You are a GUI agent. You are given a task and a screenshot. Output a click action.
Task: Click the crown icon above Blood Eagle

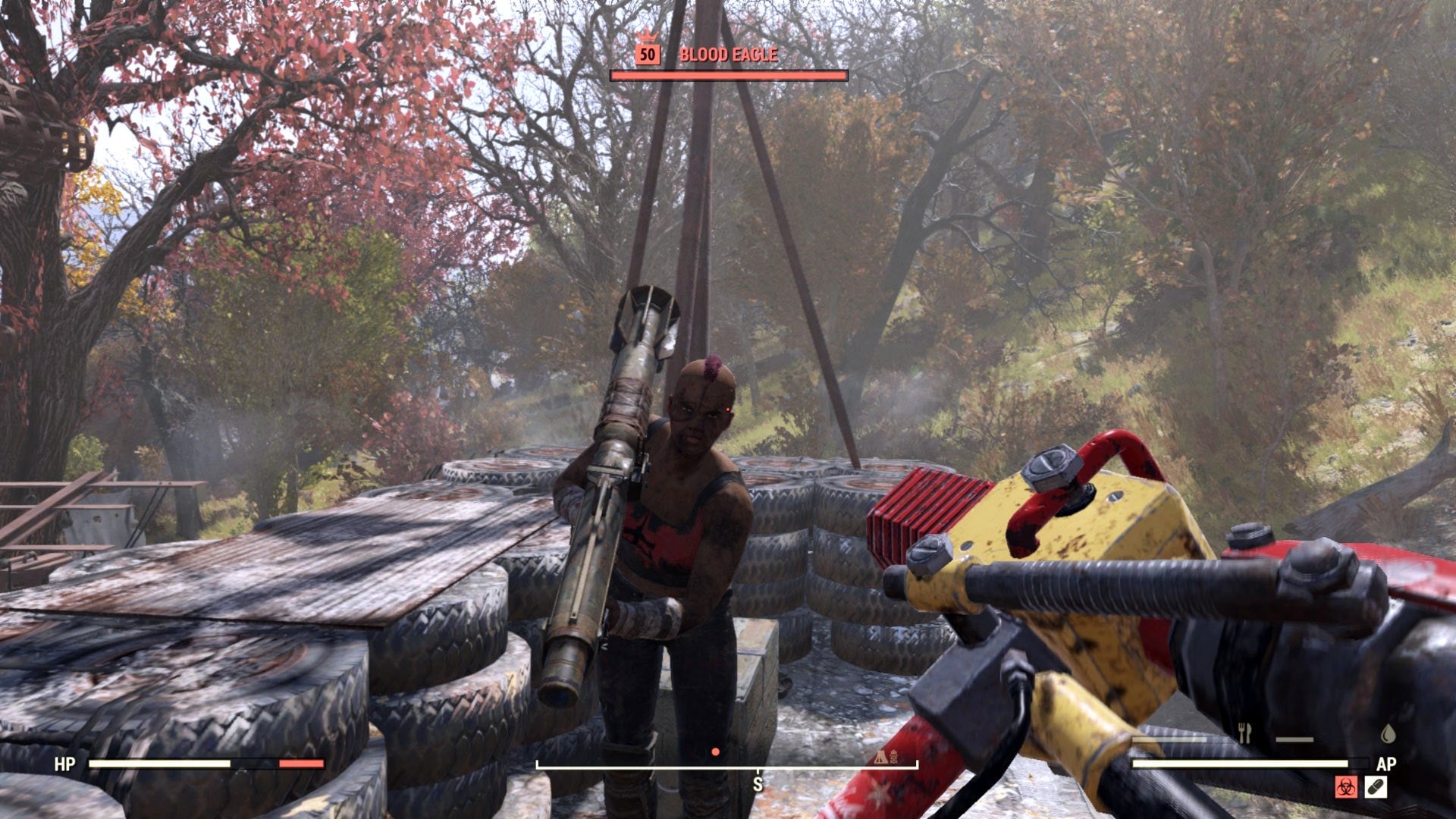pos(647,36)
